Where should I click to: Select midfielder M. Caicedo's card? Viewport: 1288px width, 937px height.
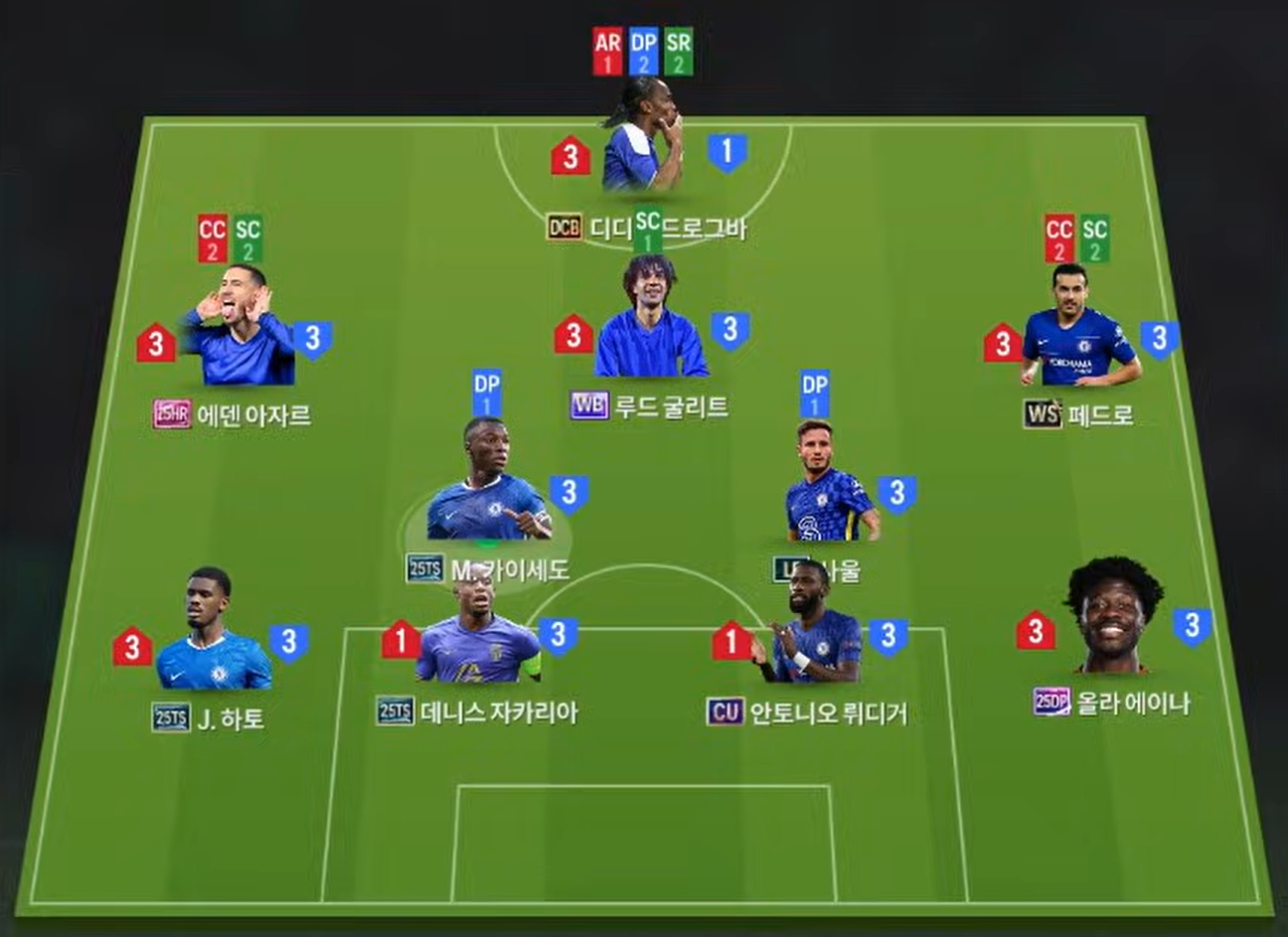click(x=487, y=487)
